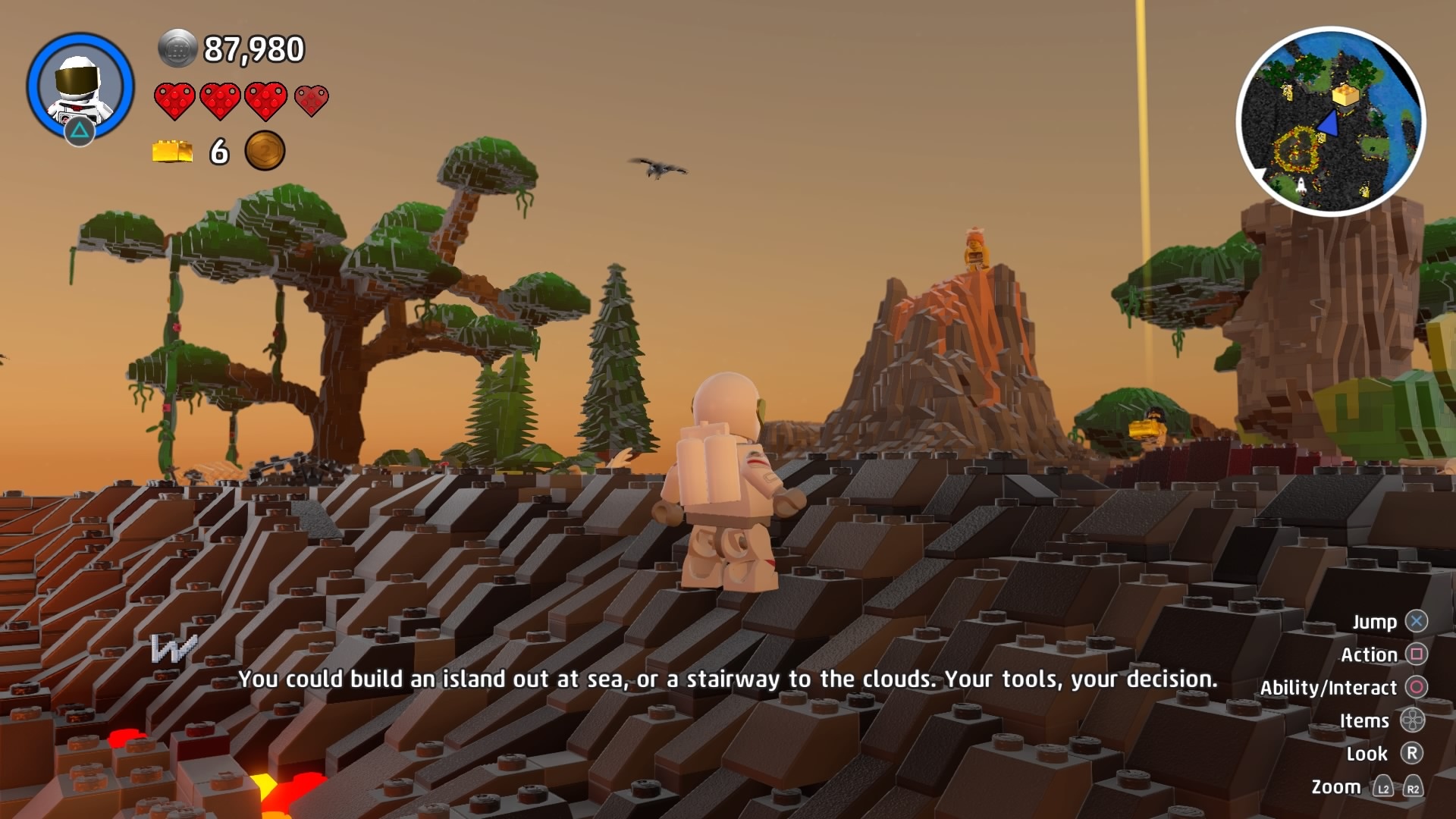
Task: Select the gold brick counter icon
Action: [x=172, y=152]
